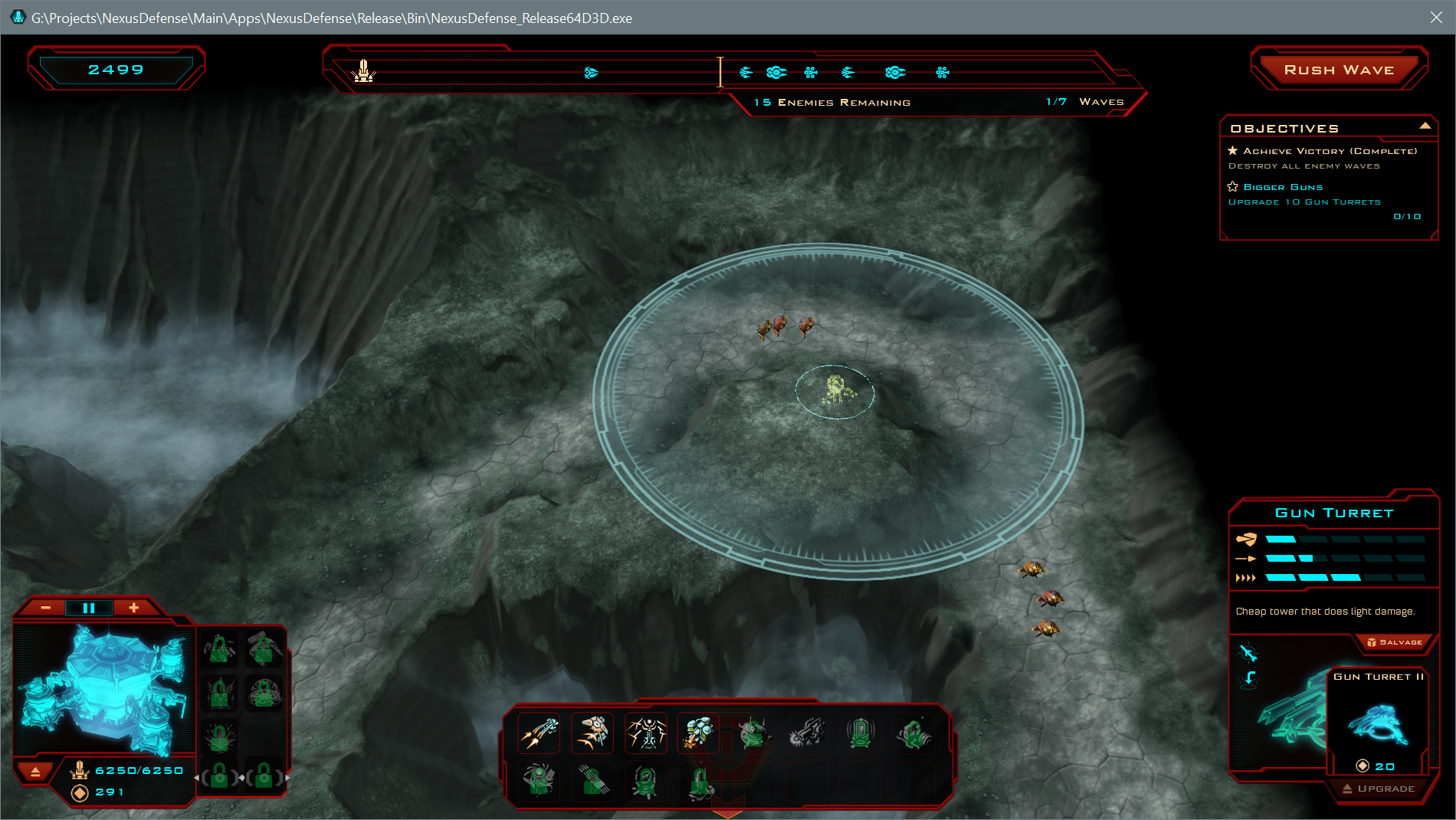Choose the missile launcher tower build icon
The height and width of the screenshot is (820, 1456).
592,733
